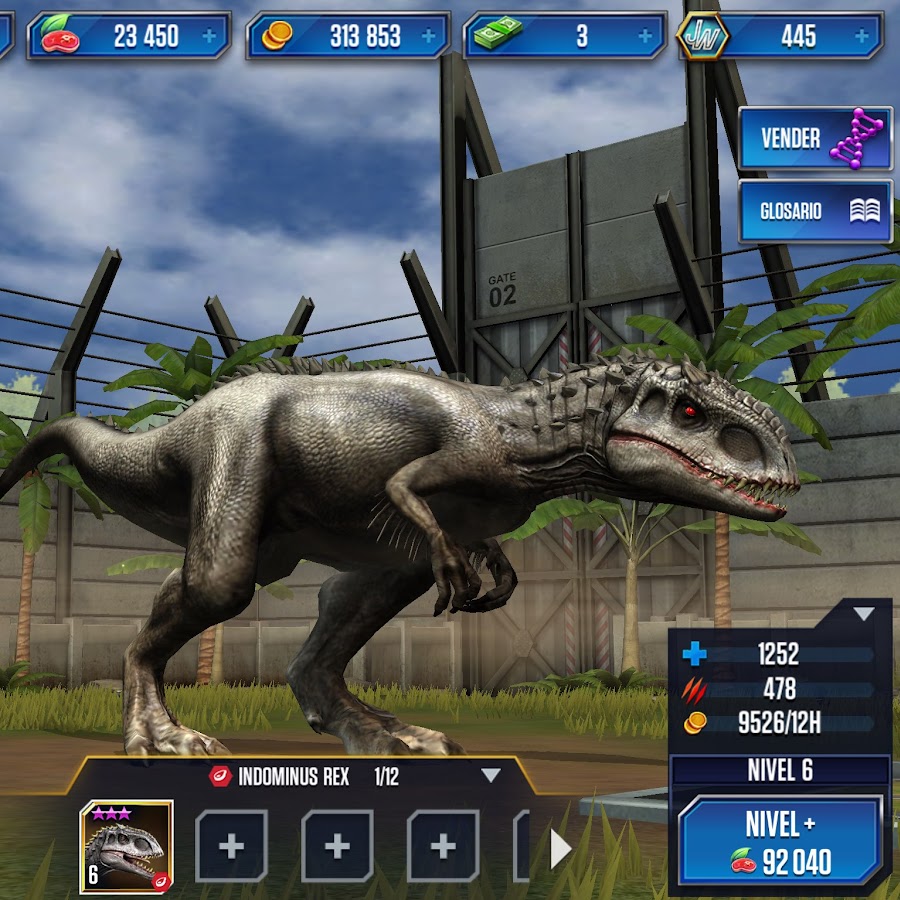Open the Glosario book button
The height and width of the screenshot is (900, 900).
tap(814, 211)
